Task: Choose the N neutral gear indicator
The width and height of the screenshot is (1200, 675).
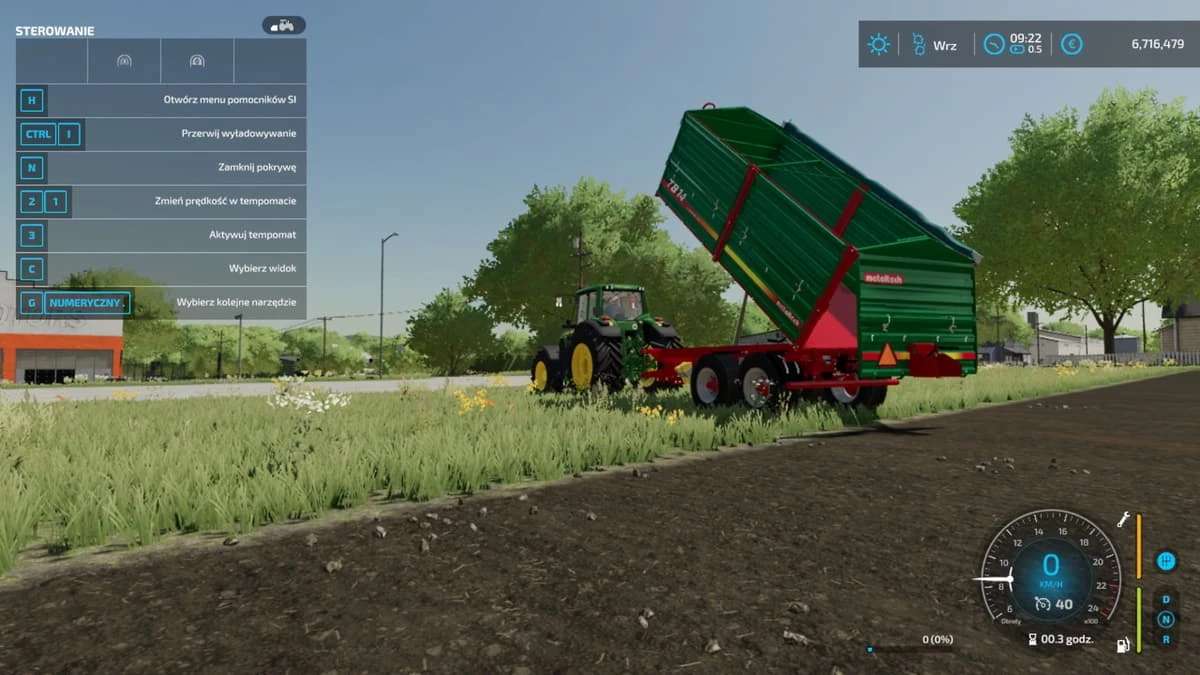Action: (1165, 619)
